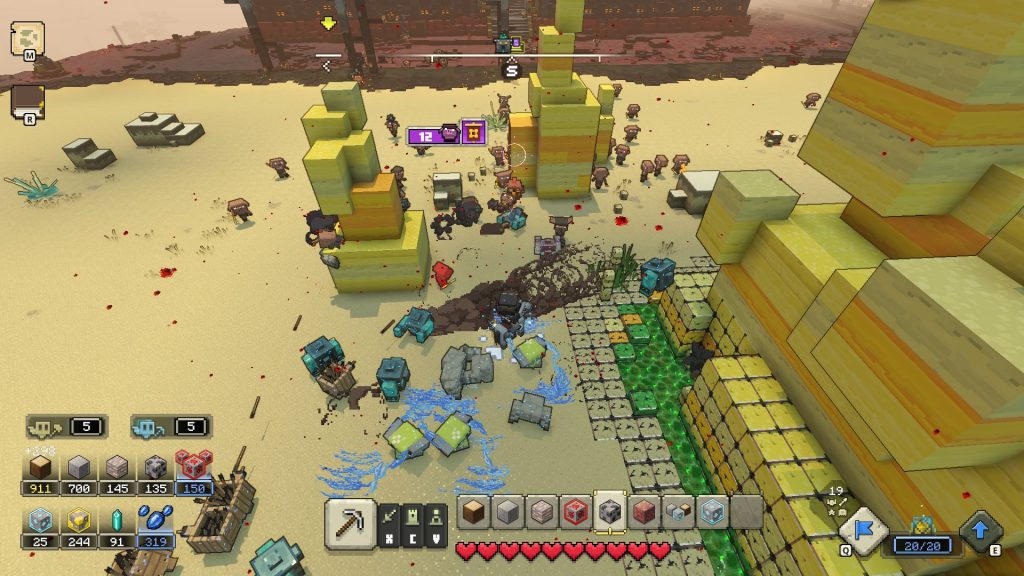Switch to the spawner mode icon
The width and height of the screenshot is (1024, 576).
[x=436, y=516]
